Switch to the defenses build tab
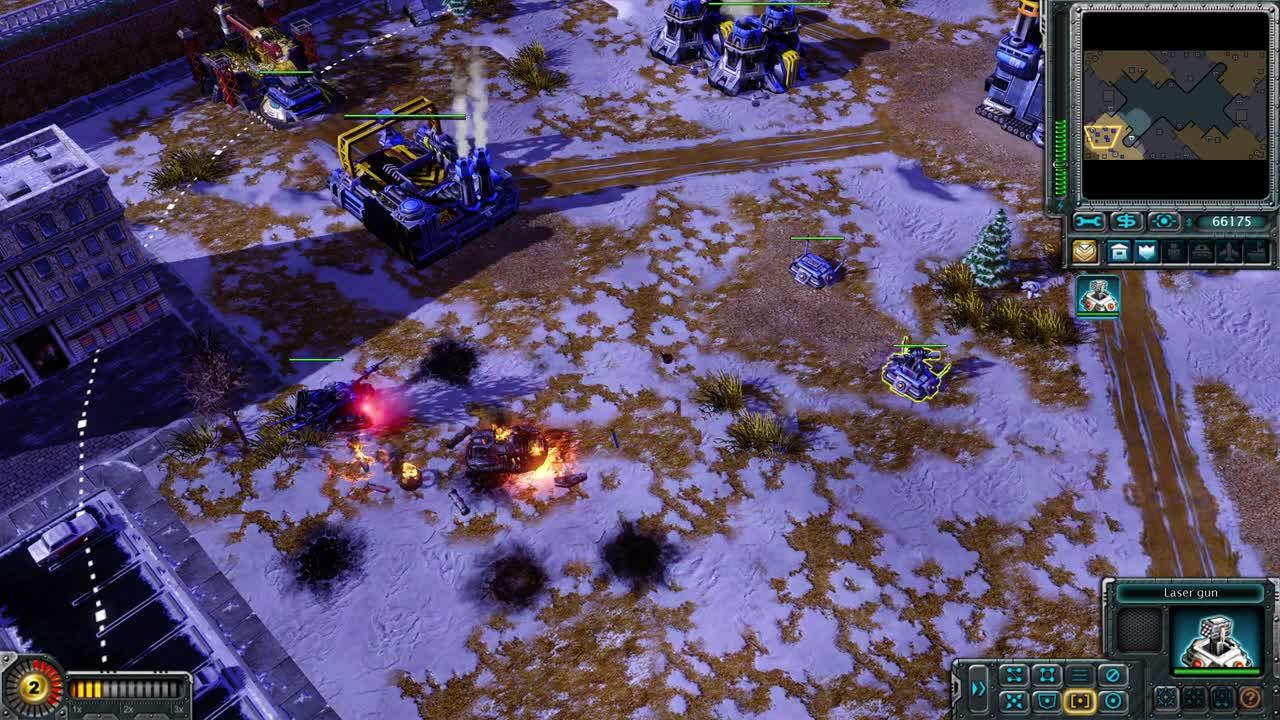 [x=1147, y=250]
